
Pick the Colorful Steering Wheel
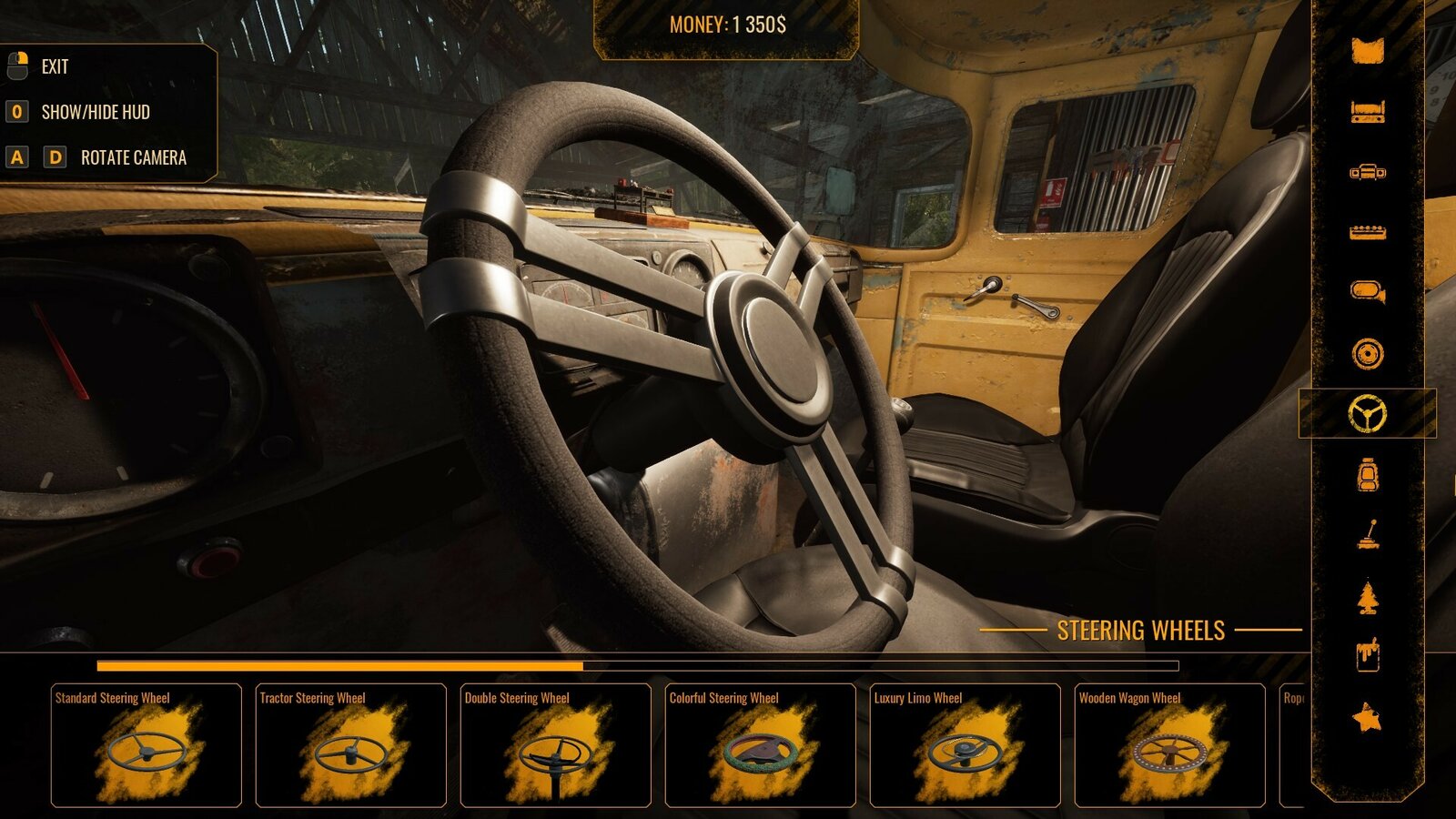point(760,746)
